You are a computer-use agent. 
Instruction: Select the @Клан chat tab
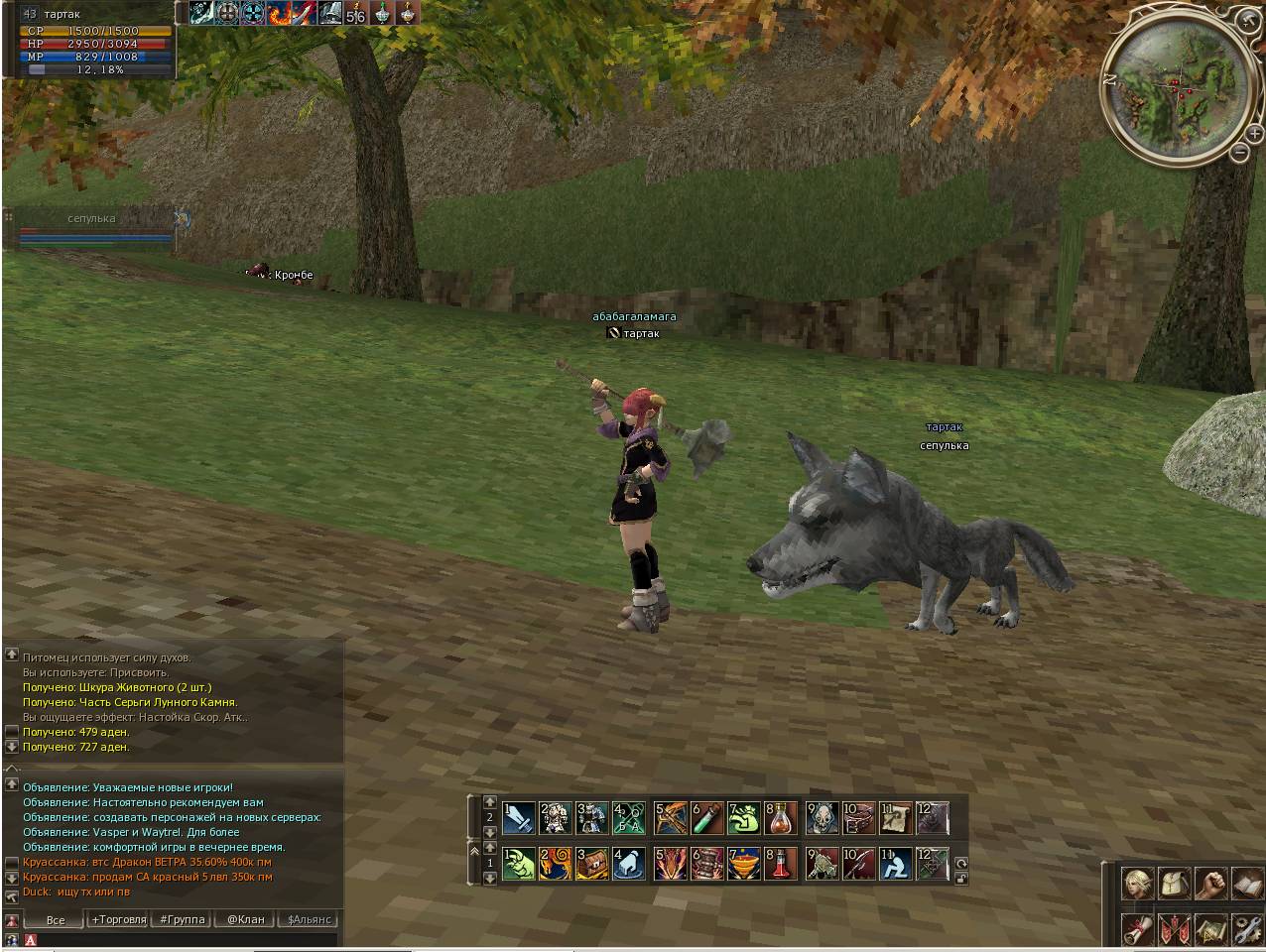click(x=245, y=919)
